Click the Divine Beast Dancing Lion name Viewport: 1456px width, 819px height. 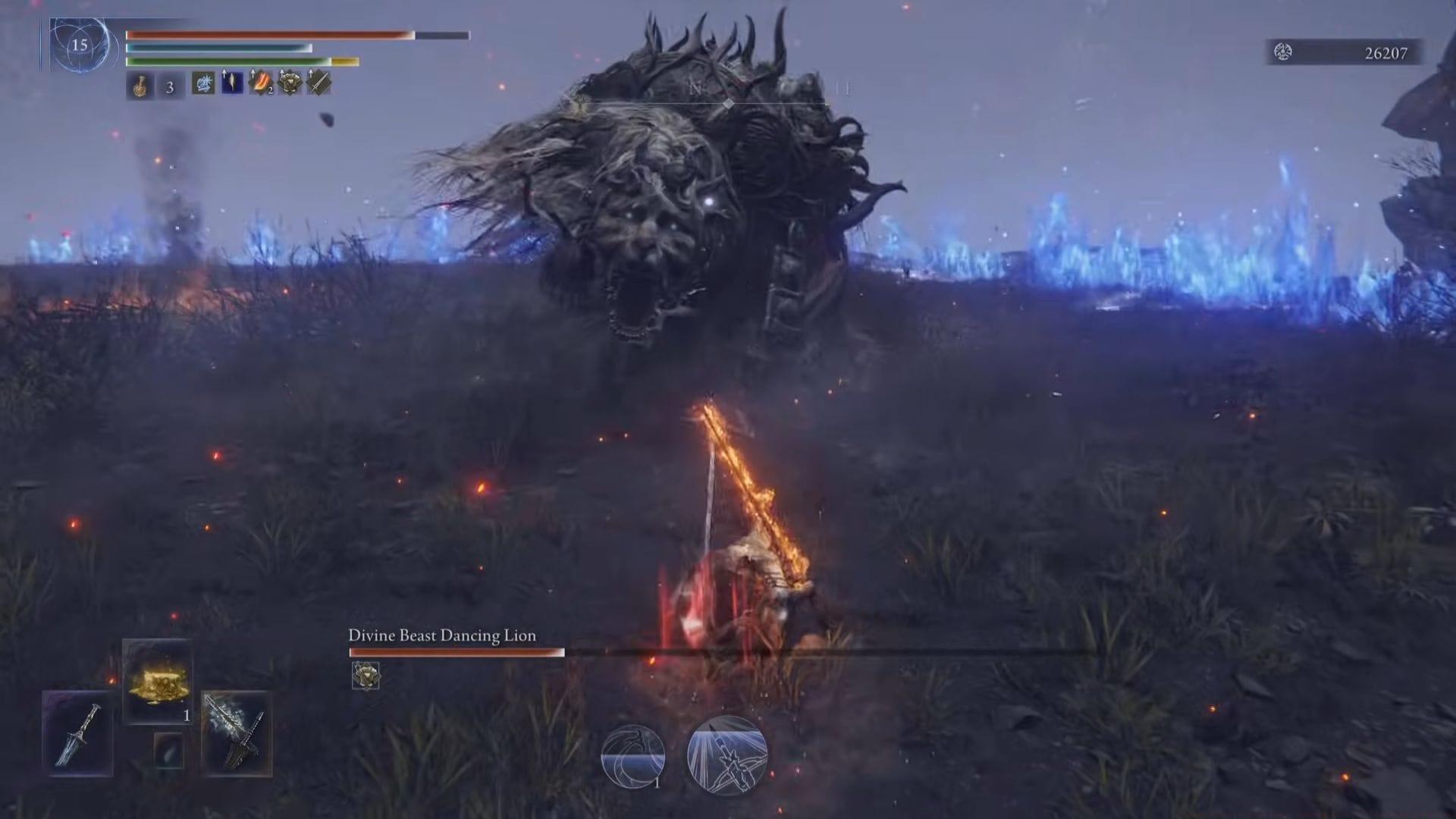441,636
